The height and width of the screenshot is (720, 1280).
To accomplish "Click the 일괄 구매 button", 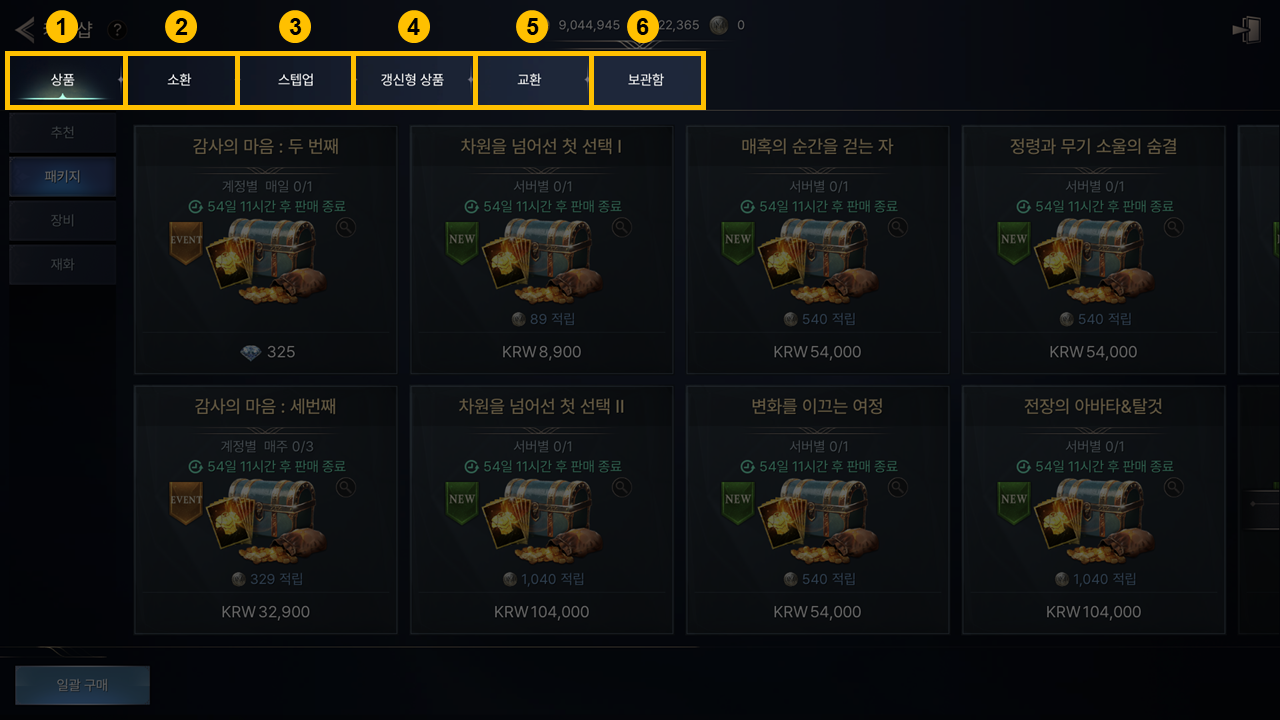I will [x=82, y=685].
